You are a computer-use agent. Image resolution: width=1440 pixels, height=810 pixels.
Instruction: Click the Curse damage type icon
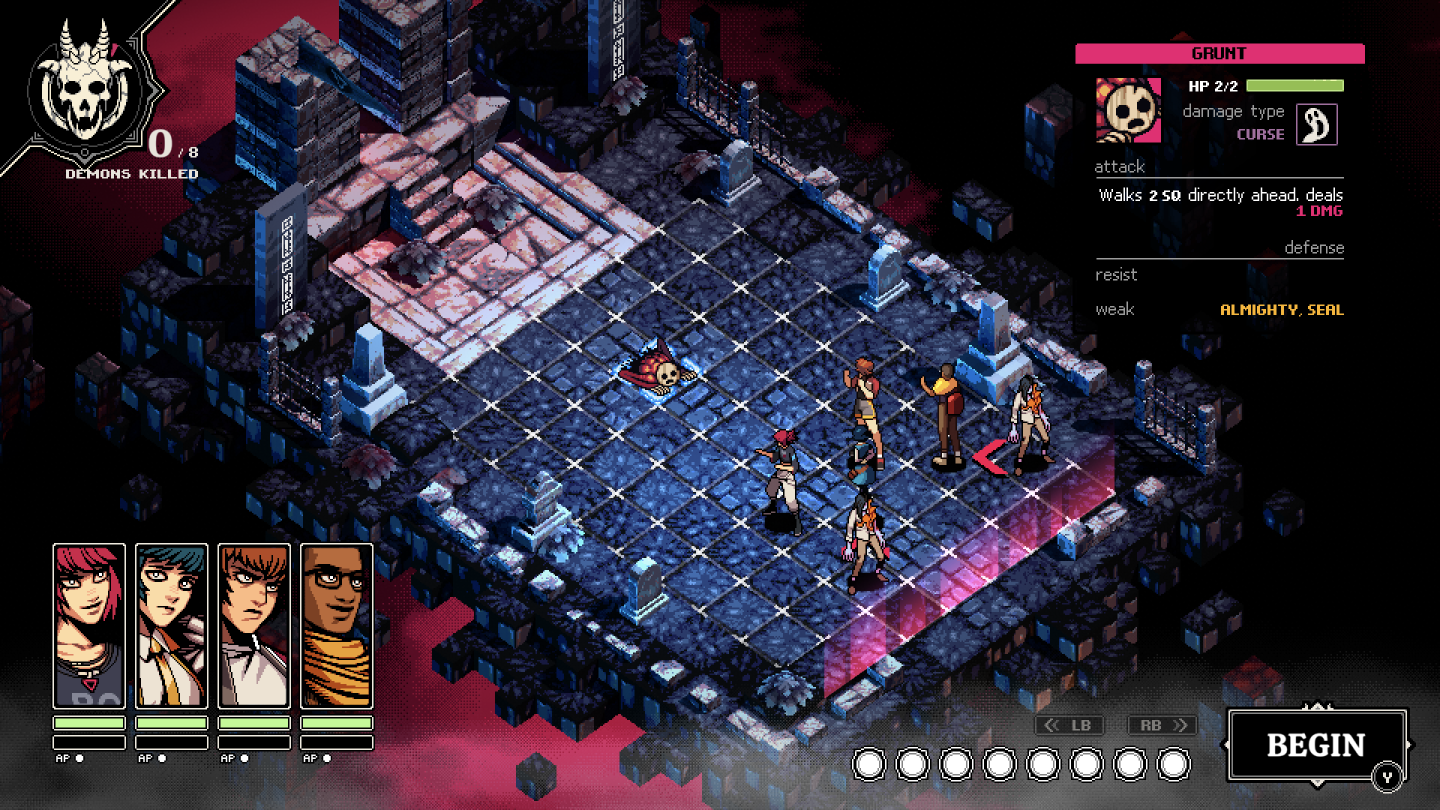pyautogui.click(x=1316, y=125)
